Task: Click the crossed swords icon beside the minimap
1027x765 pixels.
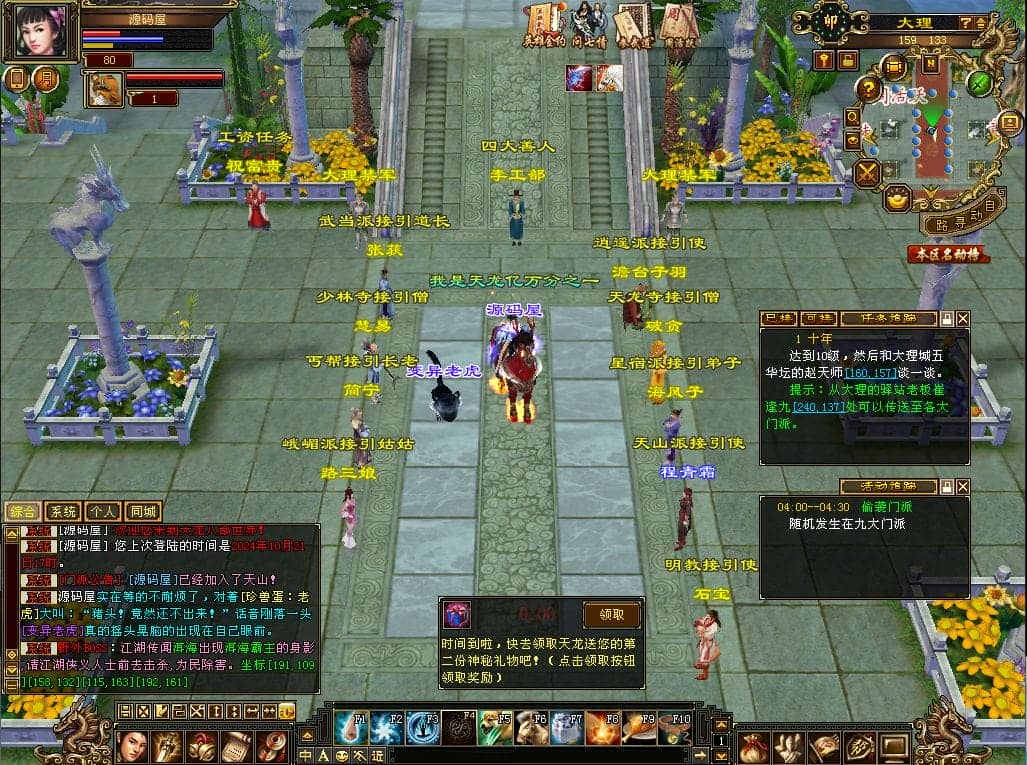Action: point(866,172)
